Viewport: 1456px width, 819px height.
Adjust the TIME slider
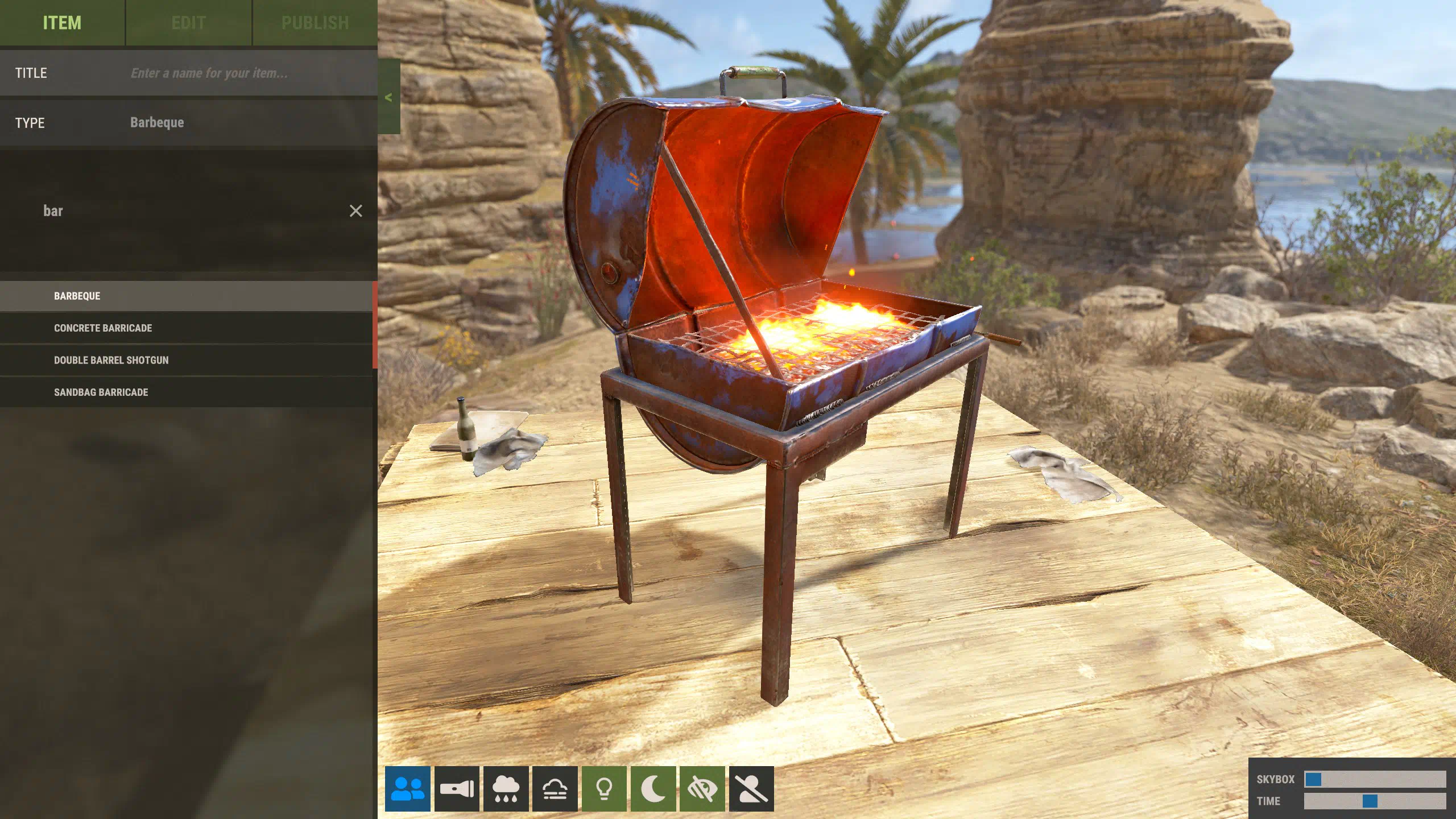pyautogui.click(x=1370, y=801)
